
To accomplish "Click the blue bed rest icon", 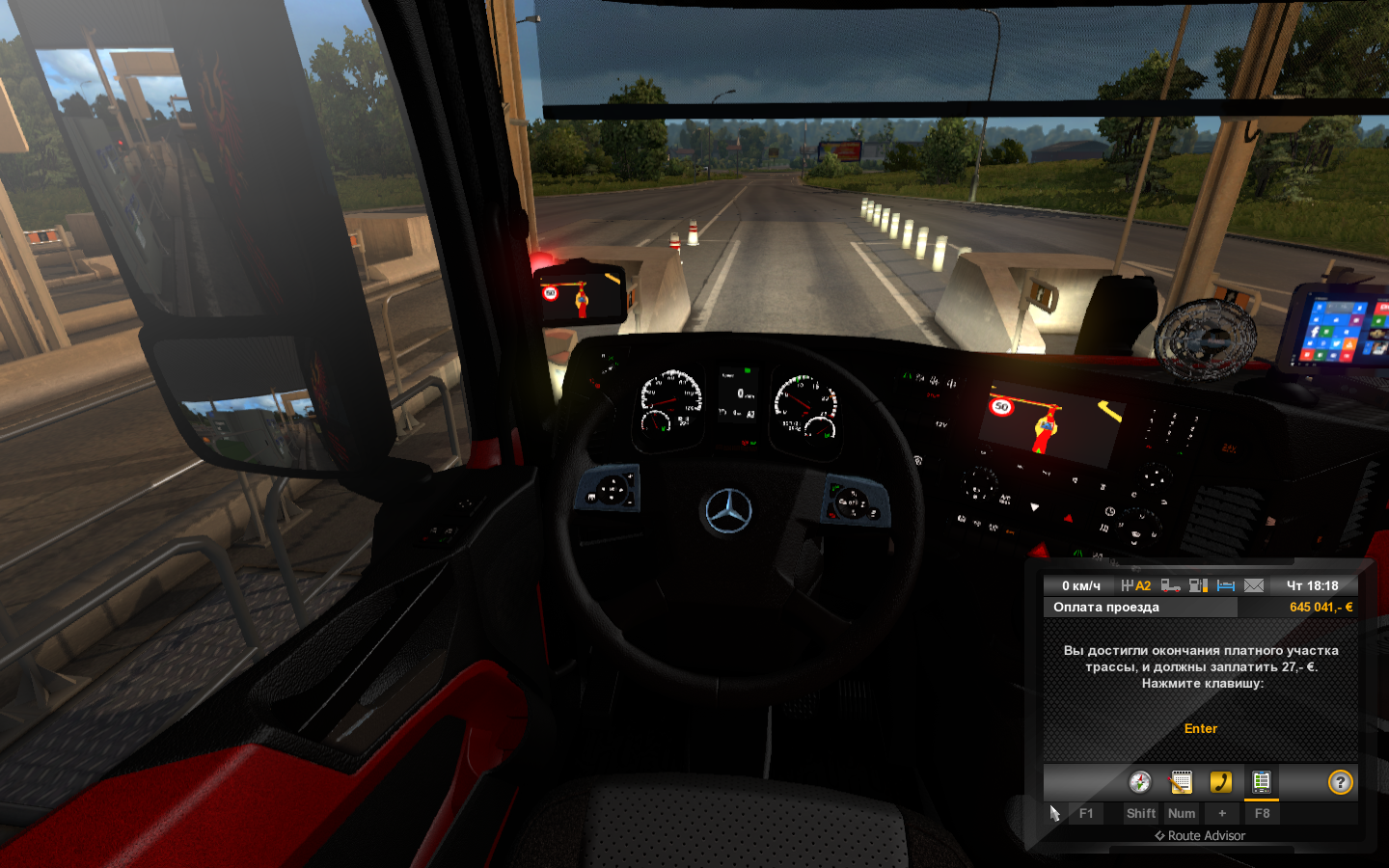I will point(1226,585).
